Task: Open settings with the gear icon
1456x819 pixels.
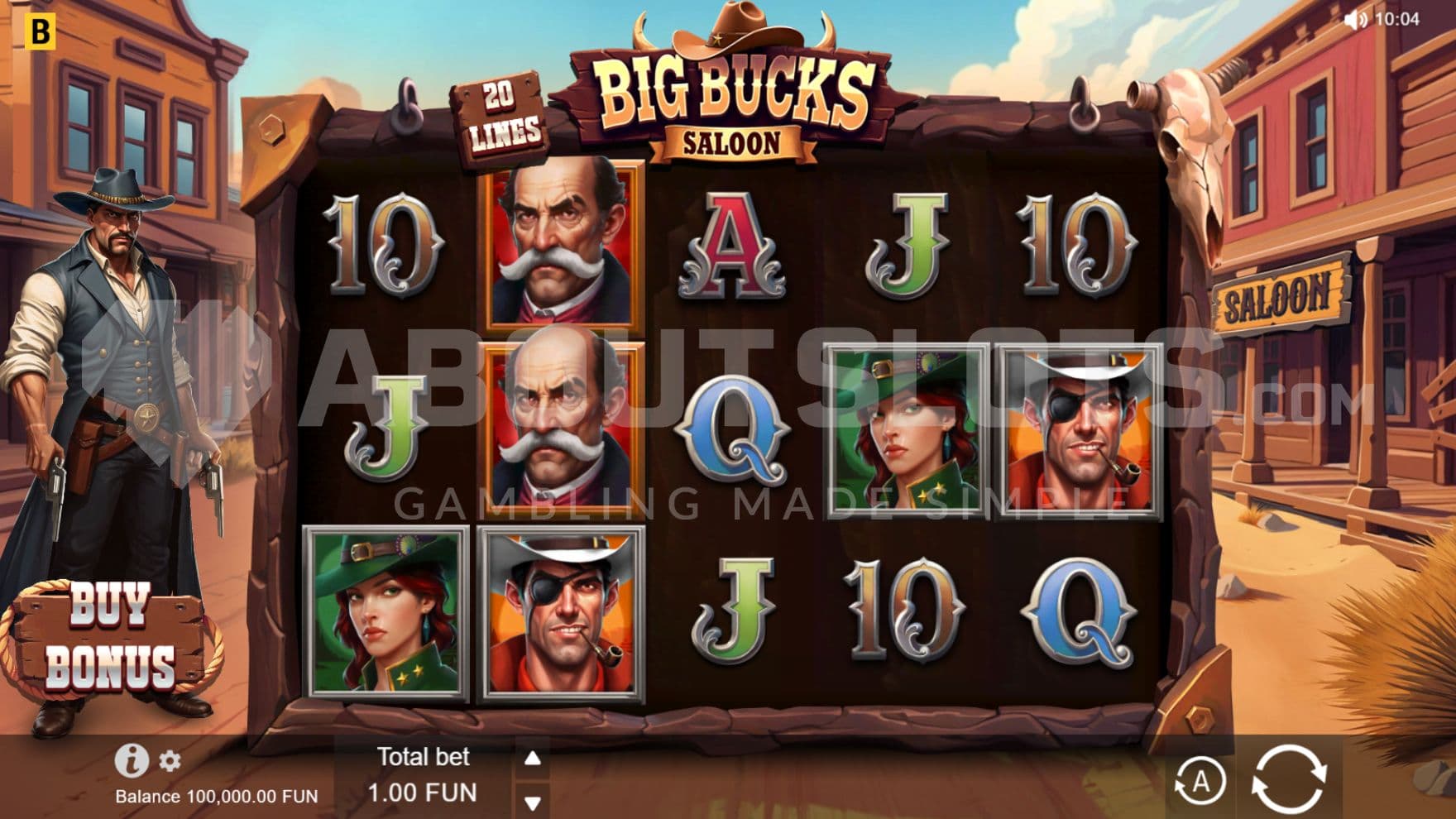Action: click(x=170, y=761)
